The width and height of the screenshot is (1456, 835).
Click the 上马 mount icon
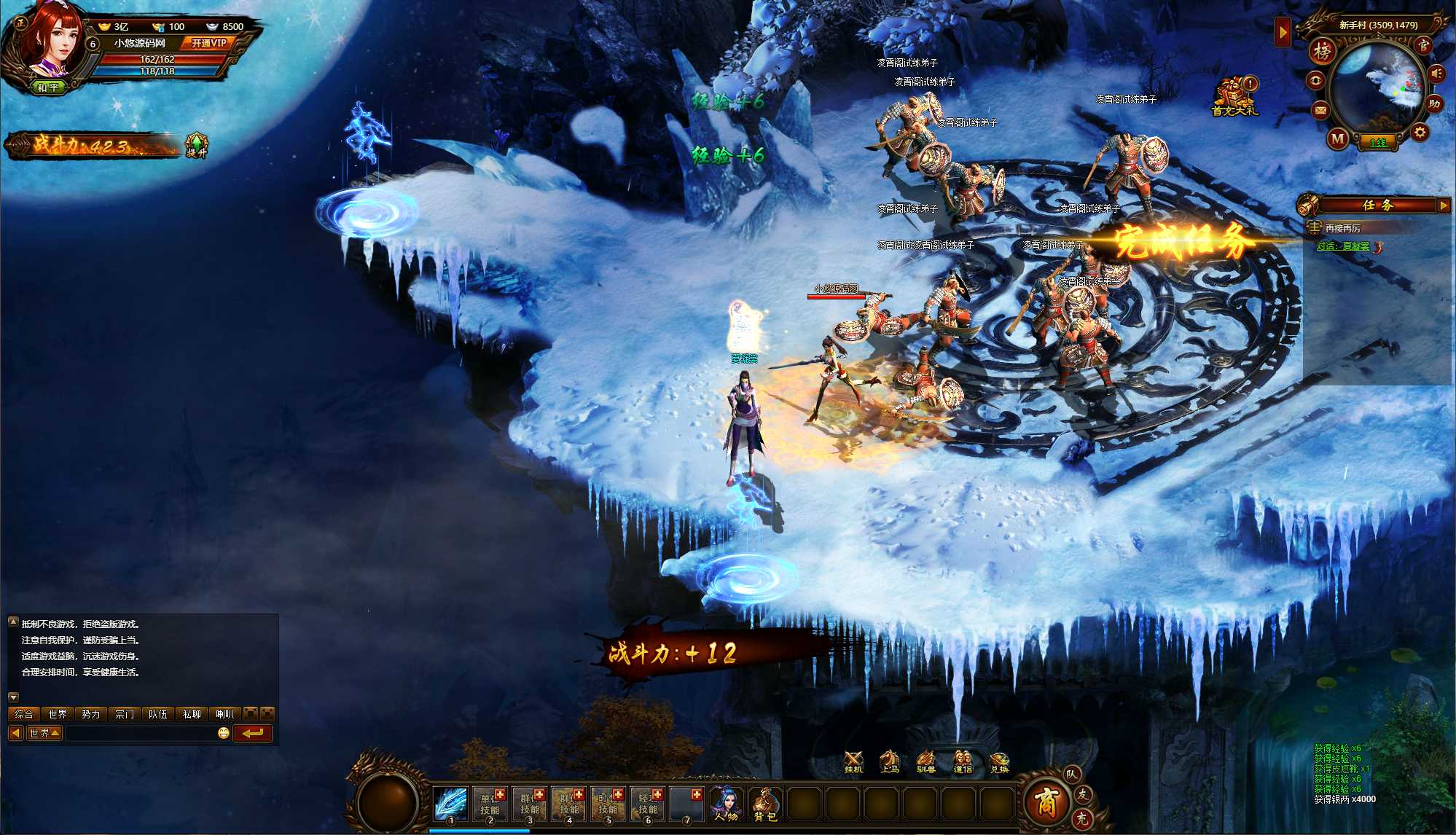click(x=889, y=762)
